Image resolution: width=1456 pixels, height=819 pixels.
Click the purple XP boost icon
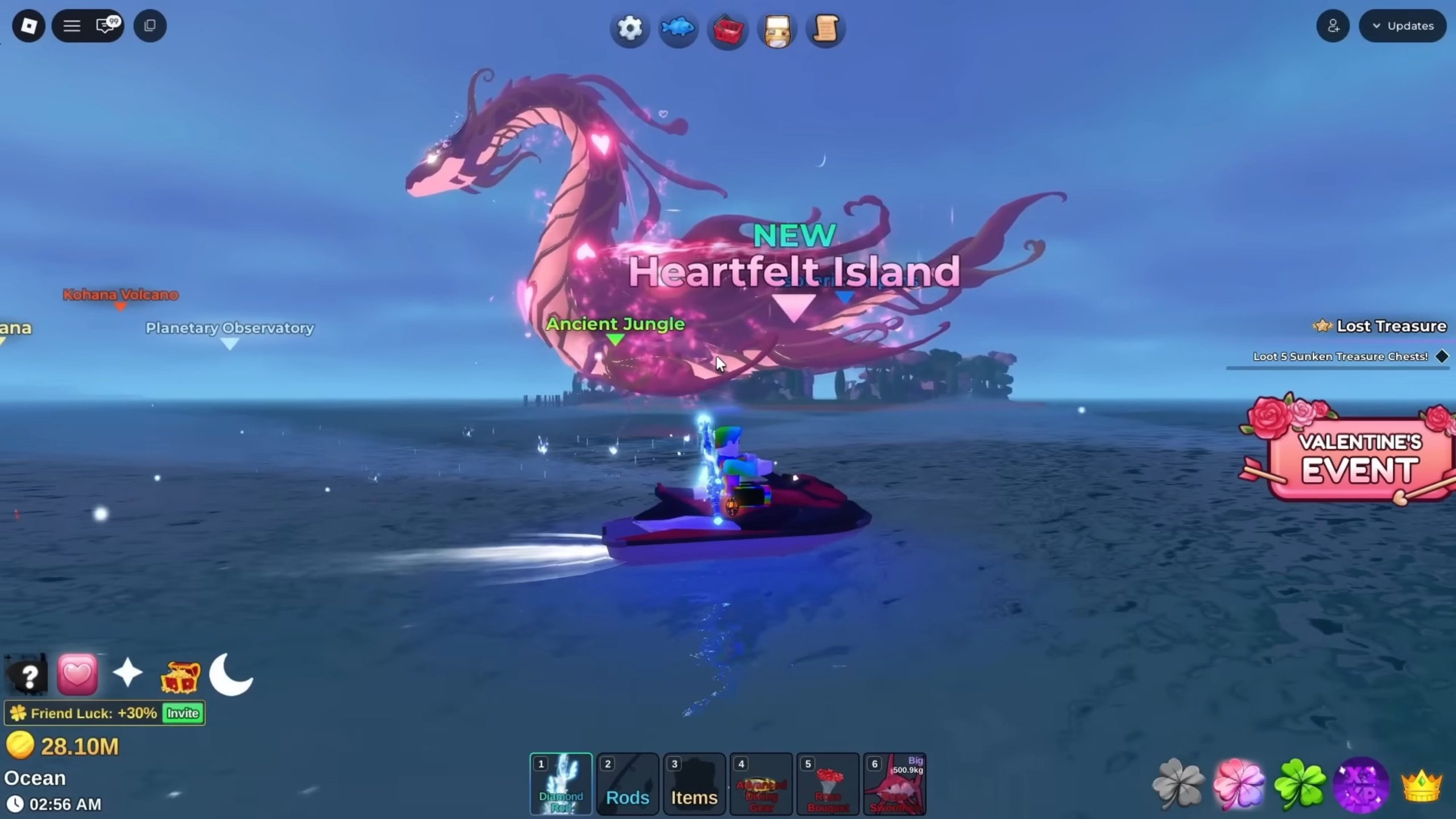click(x=1360, y=785)
